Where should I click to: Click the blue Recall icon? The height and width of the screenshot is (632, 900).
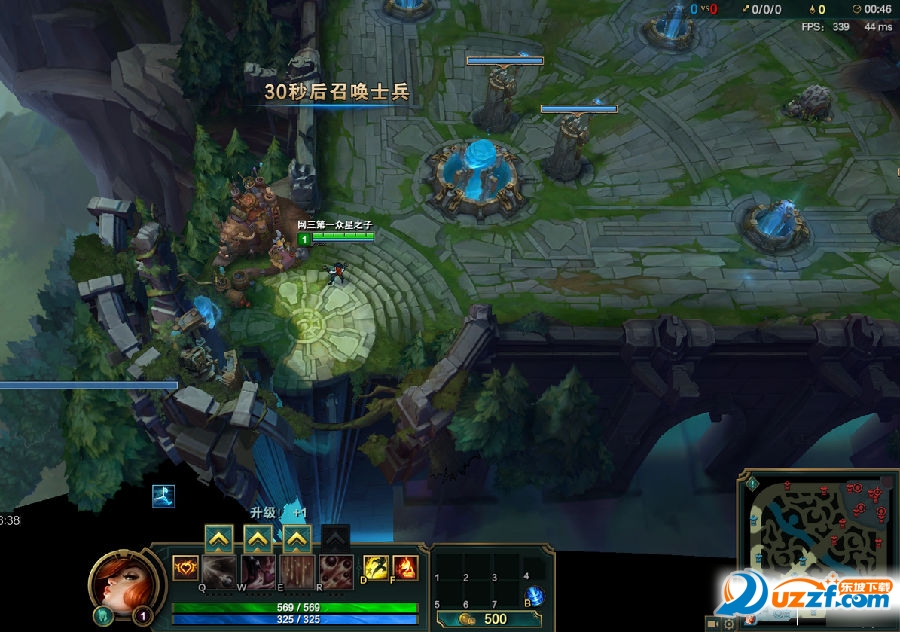[535, 596]
